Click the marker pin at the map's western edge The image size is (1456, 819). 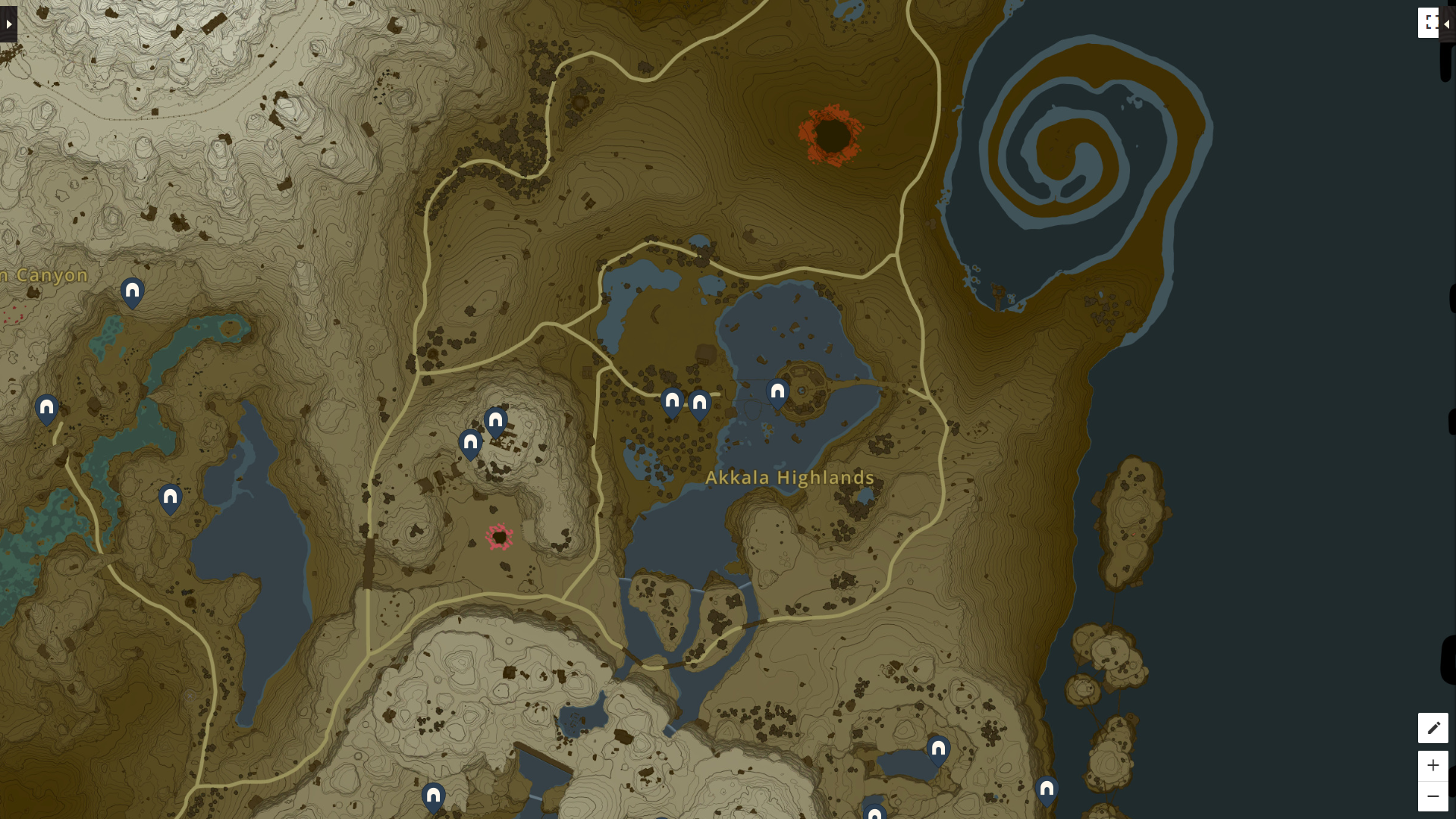pyautogui.click(x=45, y=408)
